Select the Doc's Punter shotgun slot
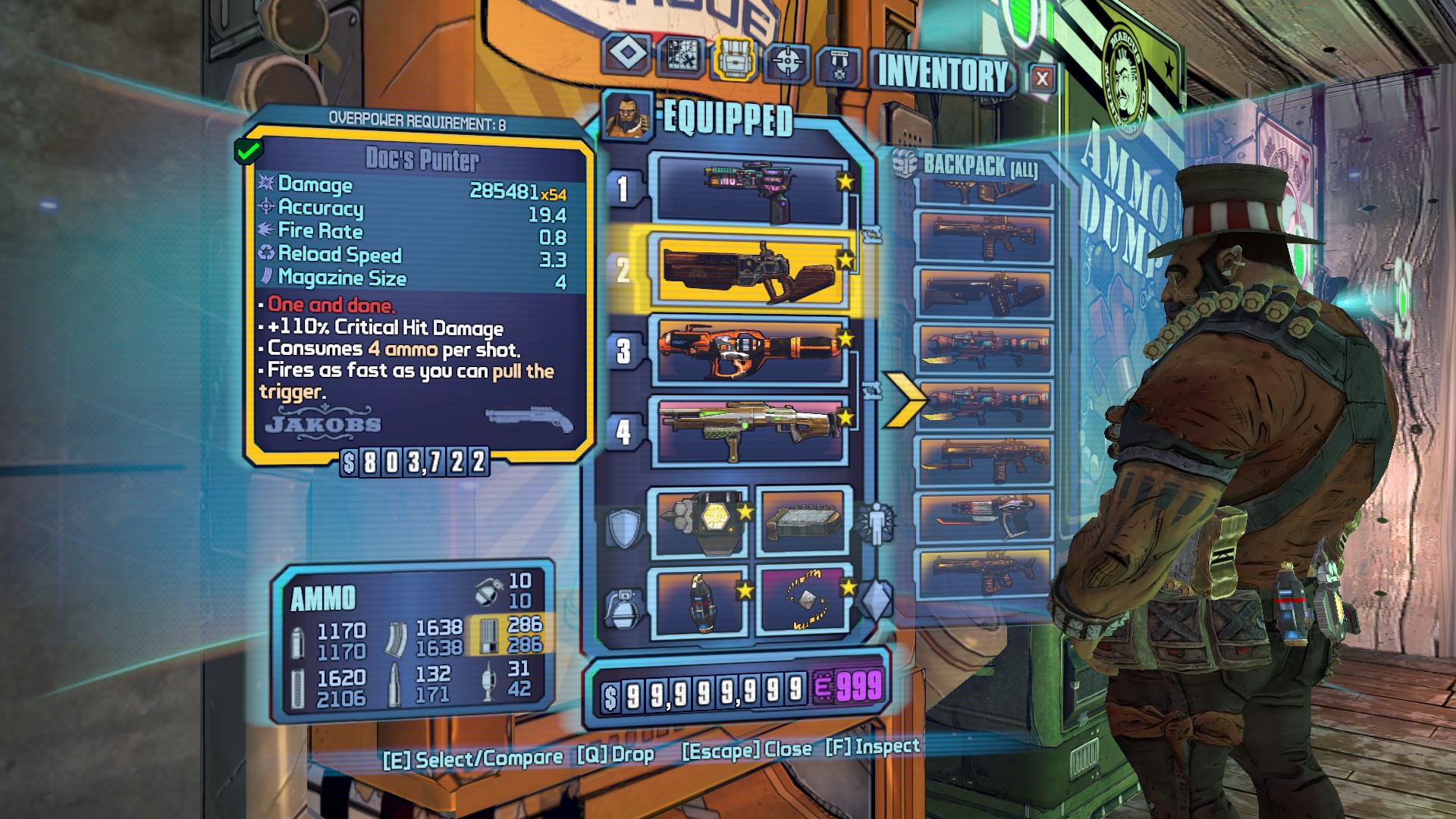Viewport: 1456px width, 819px height. click(751, 270)
